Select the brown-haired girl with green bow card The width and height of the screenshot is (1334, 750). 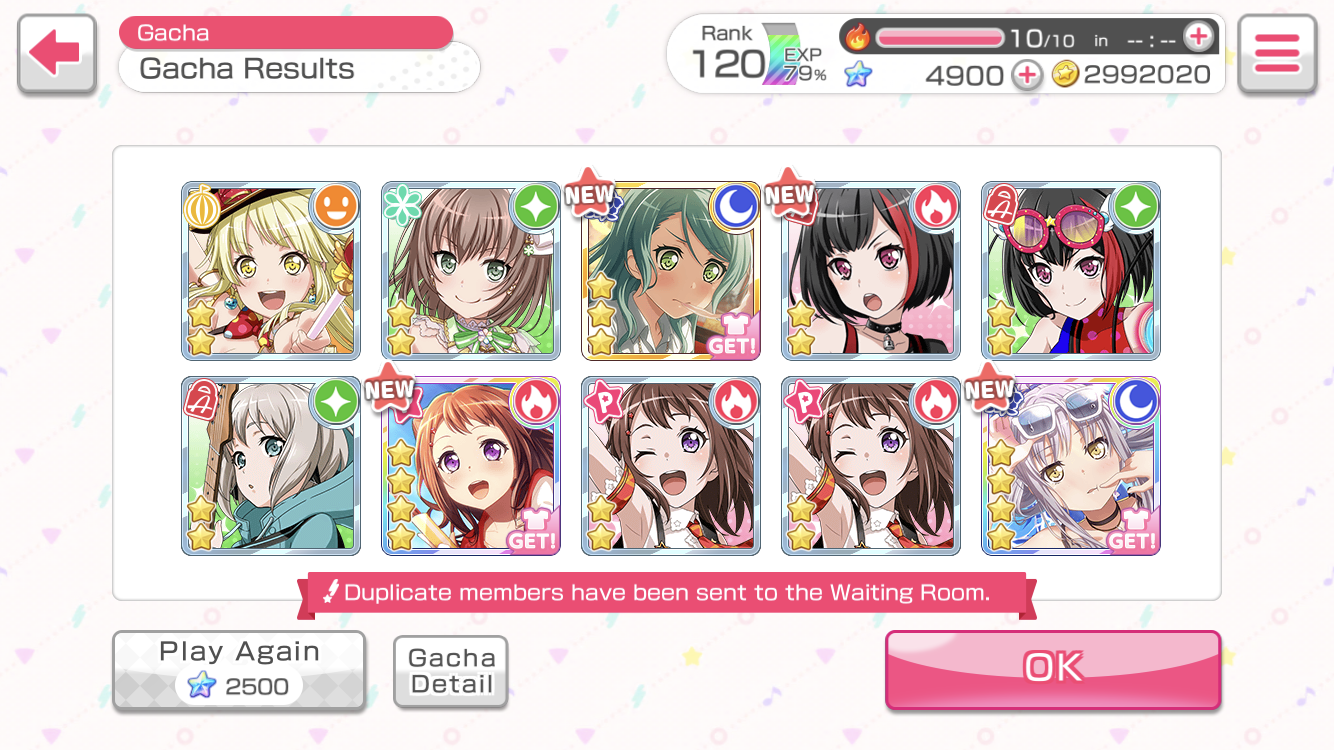pyautogui.click(x=471, y=270)
